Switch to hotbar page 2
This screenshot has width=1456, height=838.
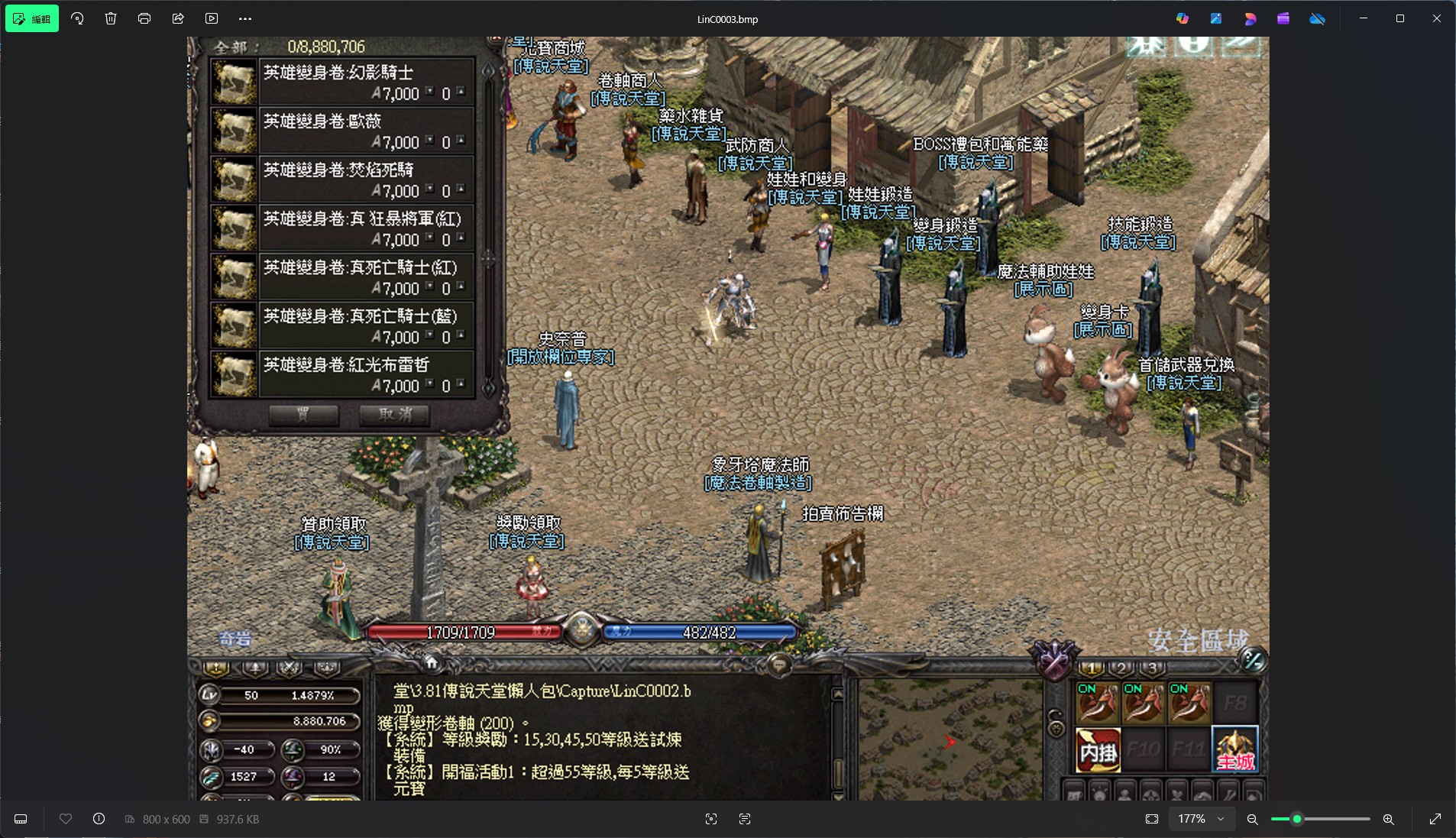pyautogui.click(x=1121, y=668)
